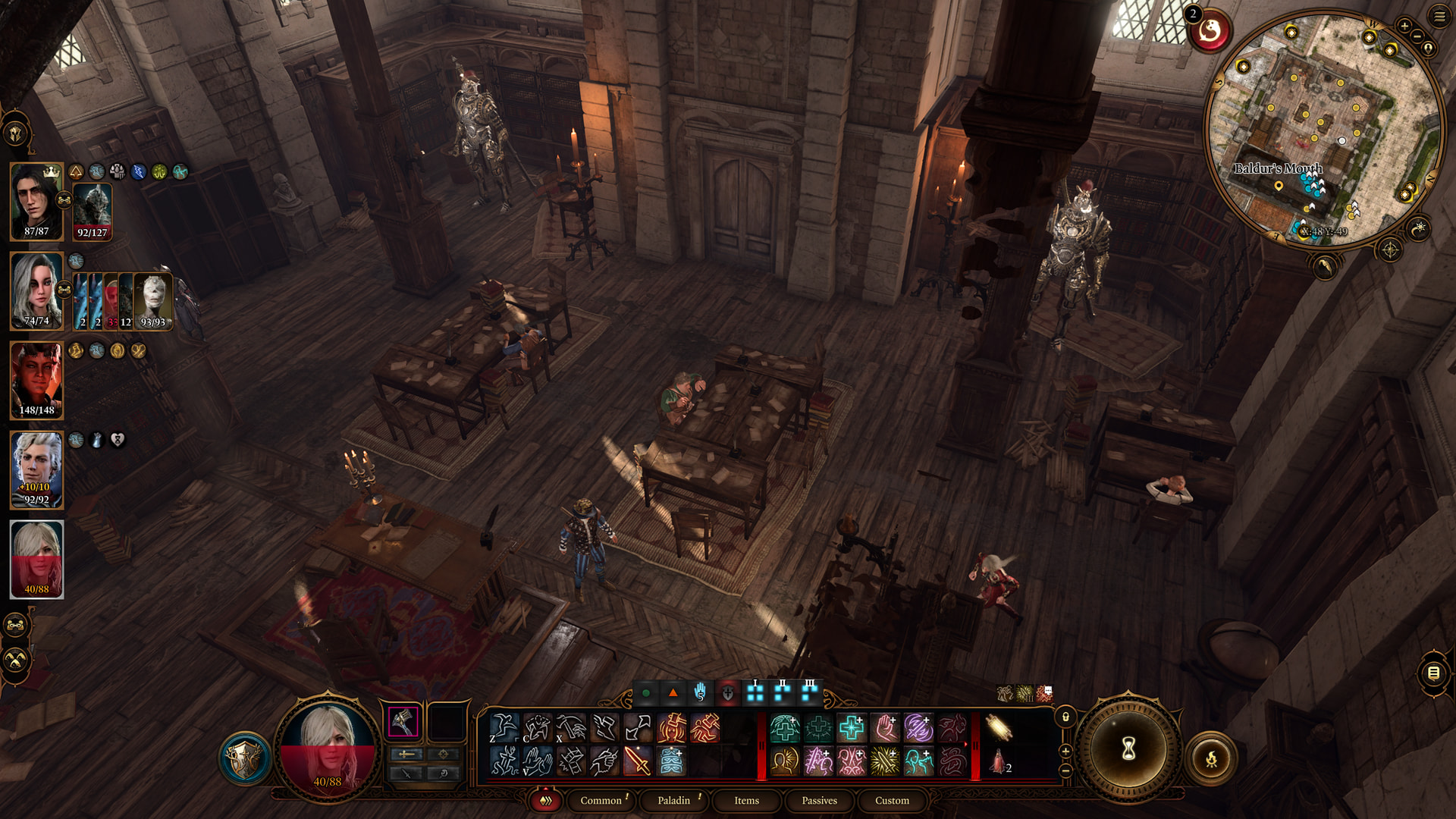Toggle the hotbar lock icon

click(x=1065, y=717)
